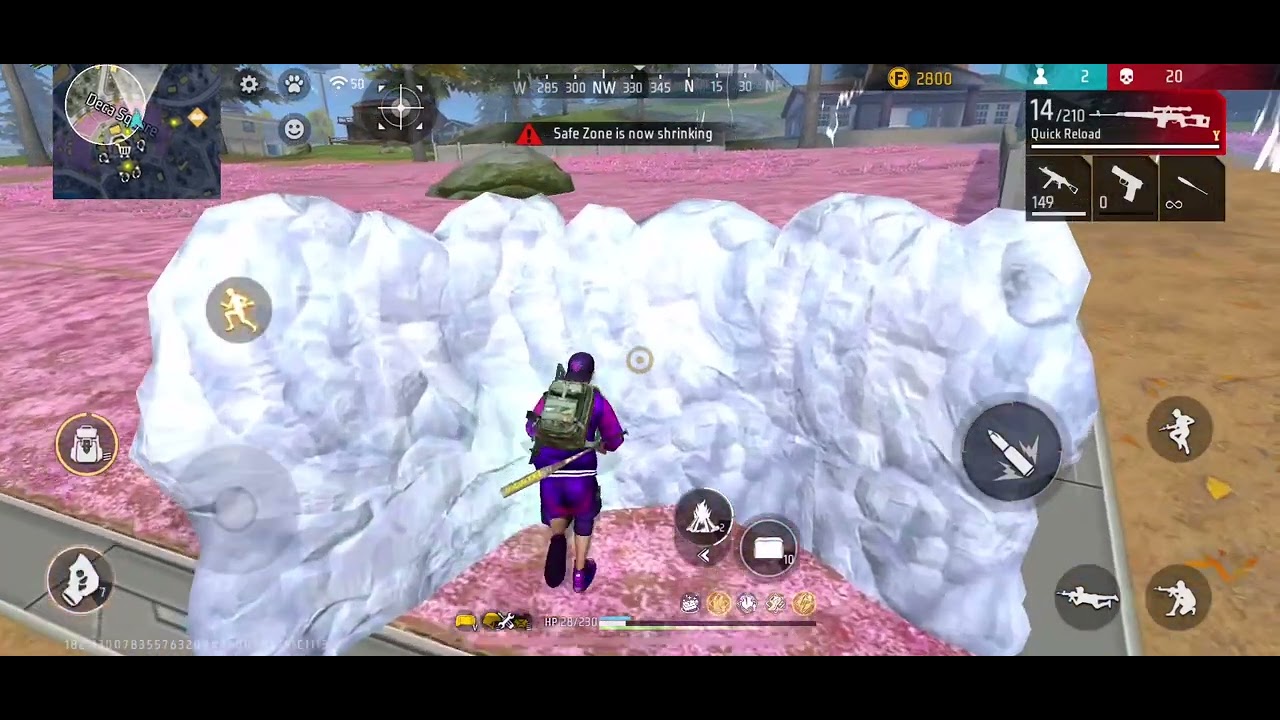Tap the fire bullet button
The width and height of the screenshot is (1280, 720).
pyautogui.click(x=1011, y=453)
